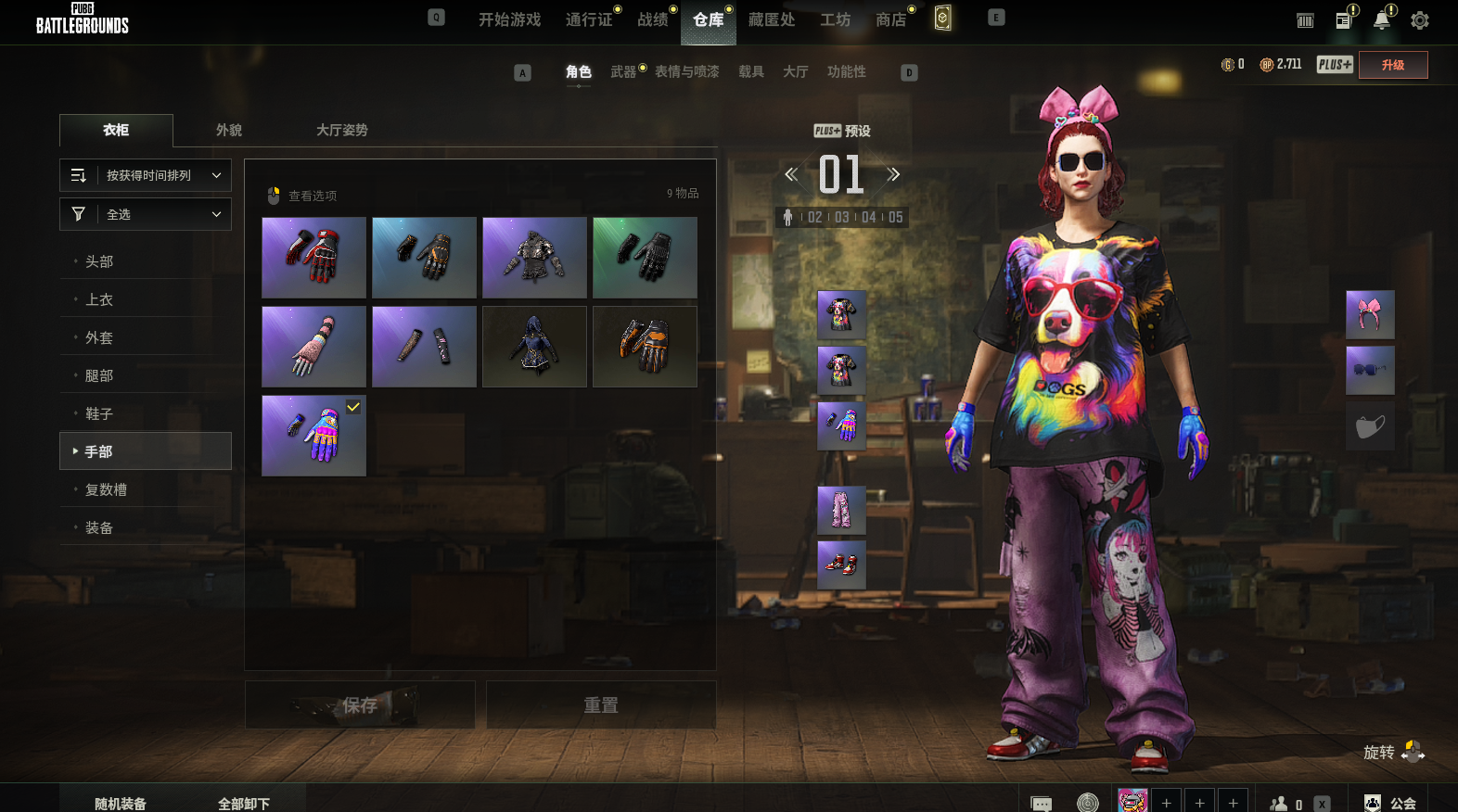Click the notification bell icon
This screenshot has height=812, width=1458.
click(1381, 20)
